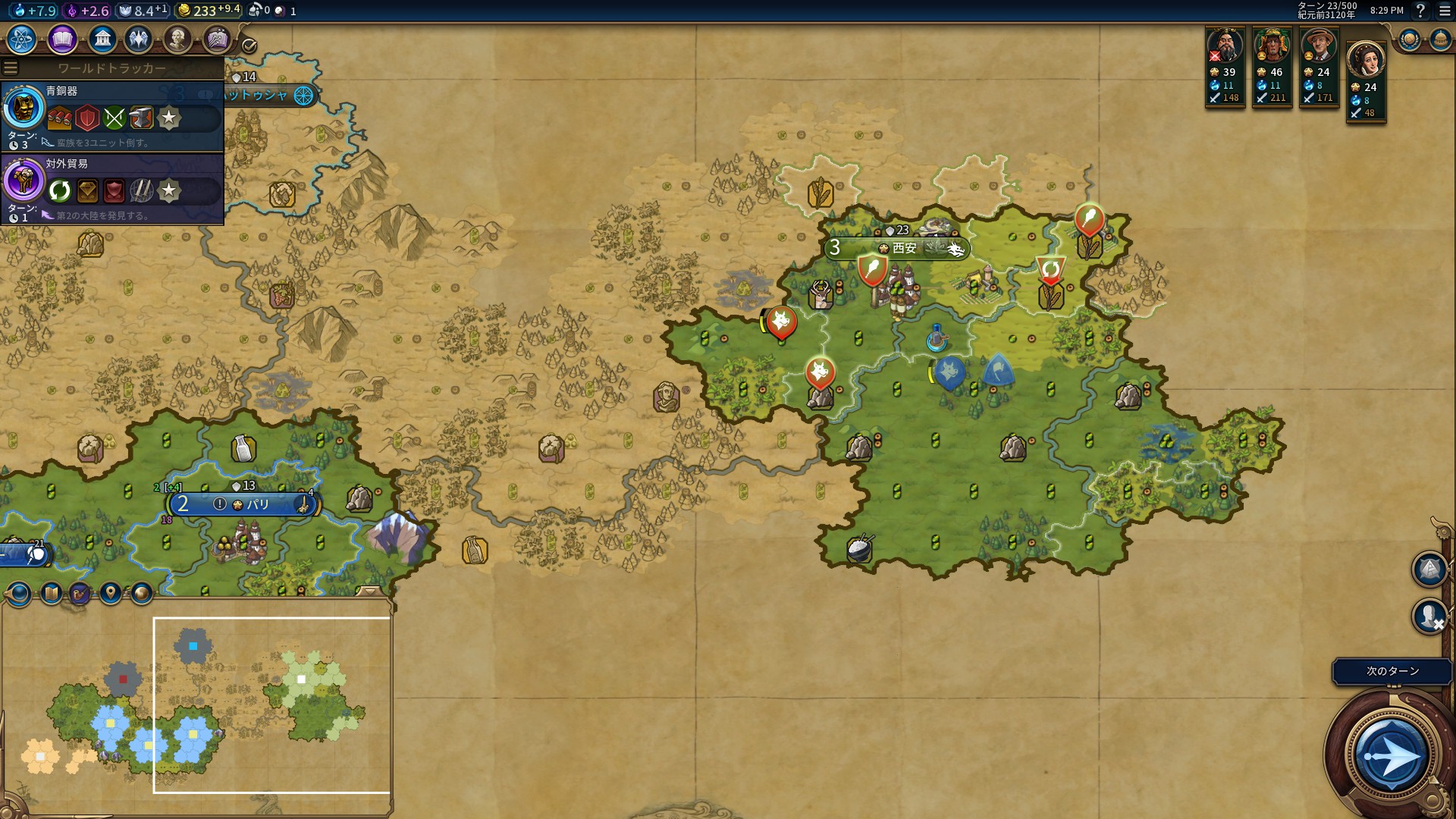Open the help question mark button

click(1421, 11)
